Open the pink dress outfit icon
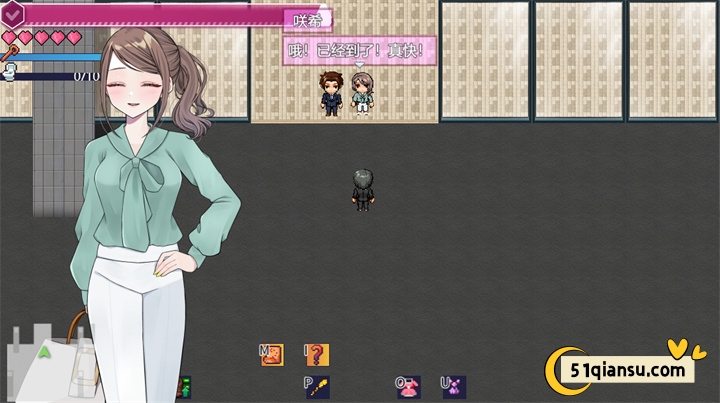 (408, 386)
